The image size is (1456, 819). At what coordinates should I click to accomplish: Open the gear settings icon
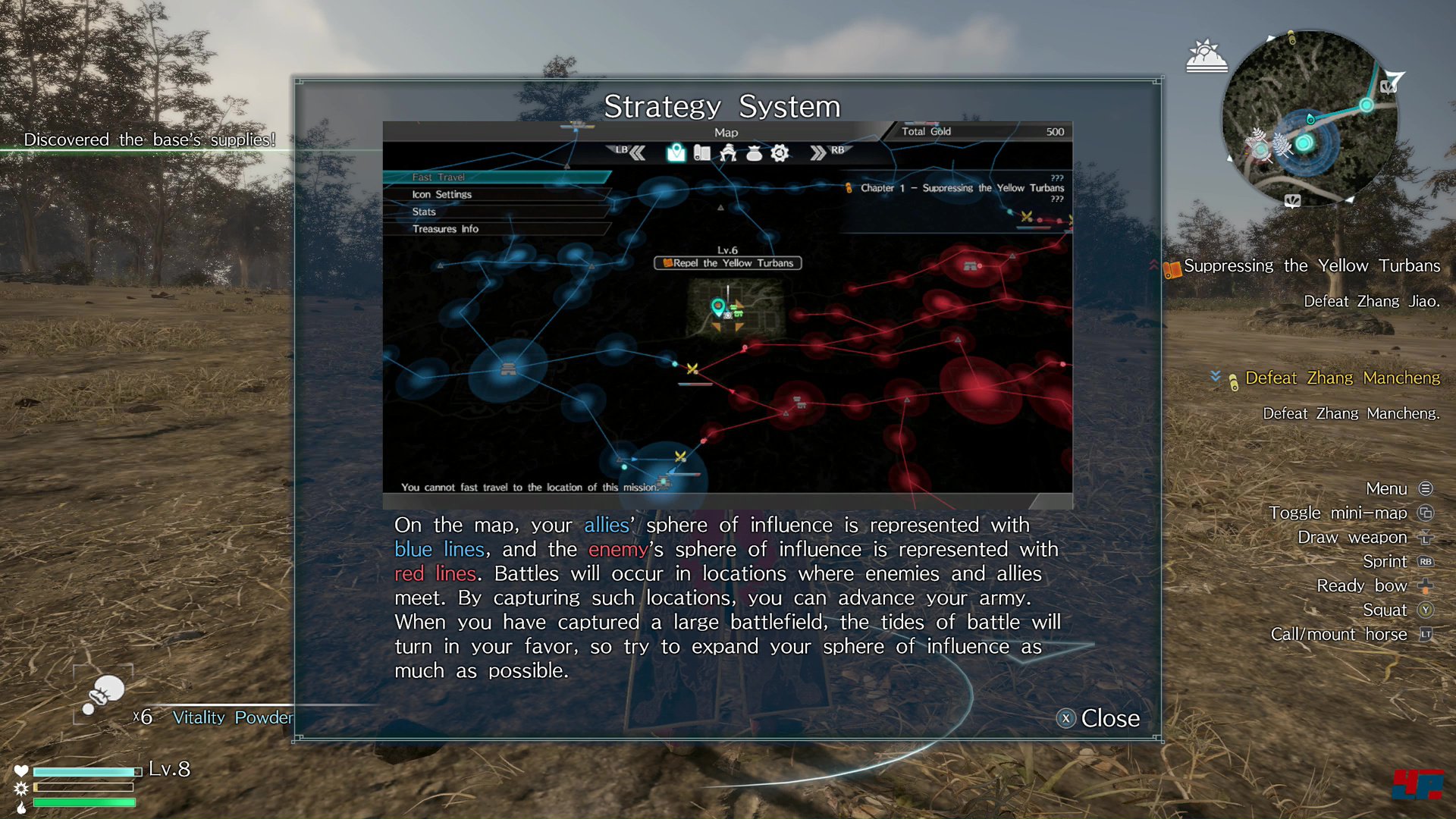[x=779, y=152]
